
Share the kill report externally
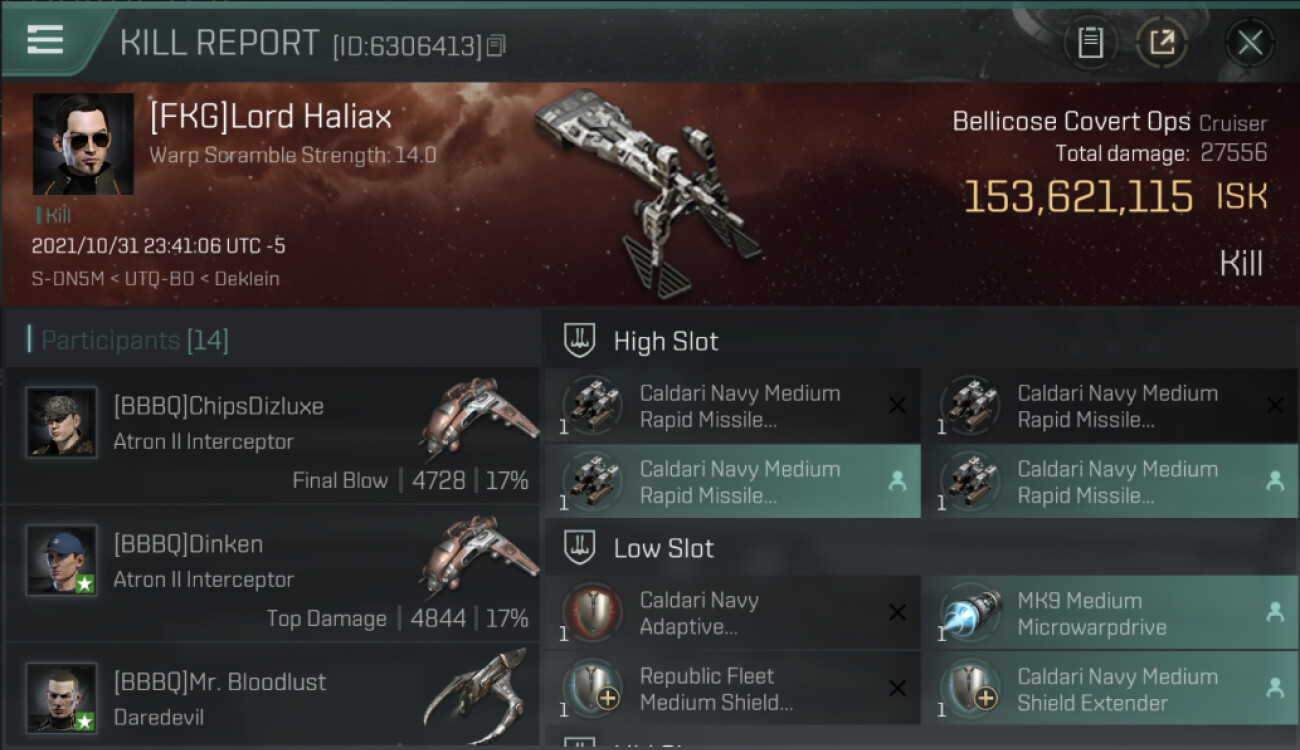1161,43
